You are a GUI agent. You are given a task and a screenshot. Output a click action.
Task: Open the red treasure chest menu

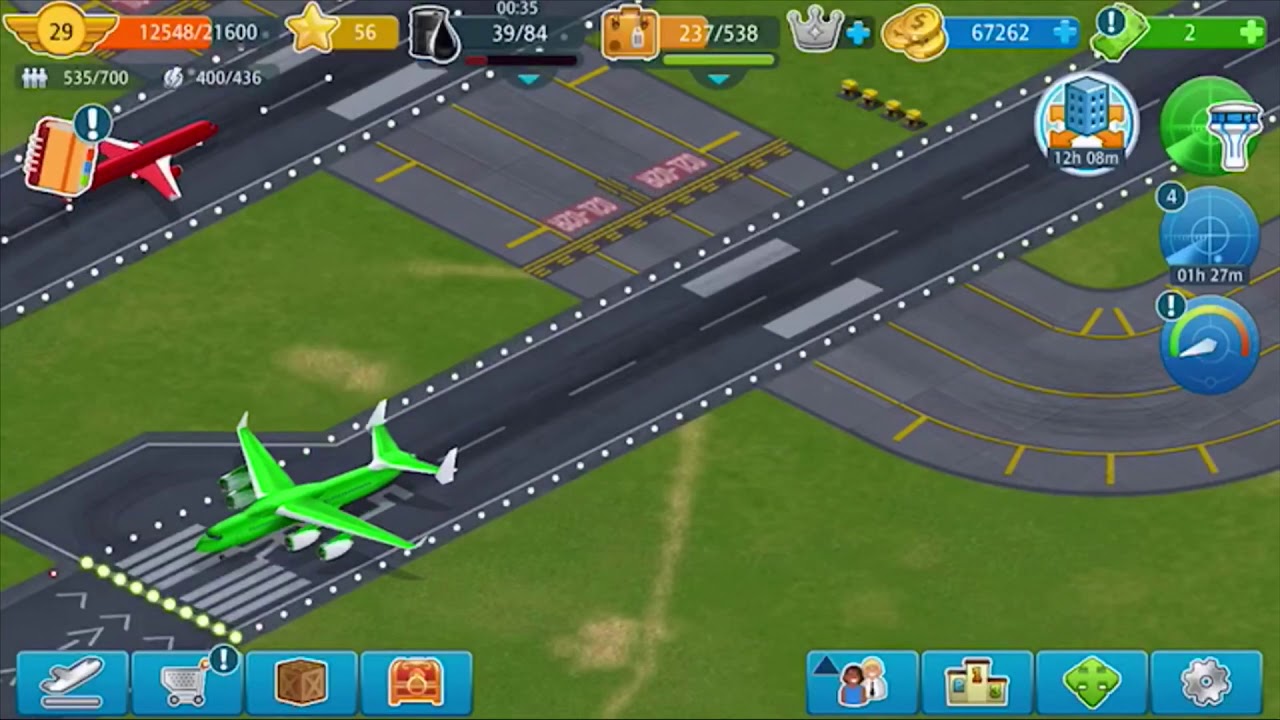pyautogui.click(x=416, y=681)
